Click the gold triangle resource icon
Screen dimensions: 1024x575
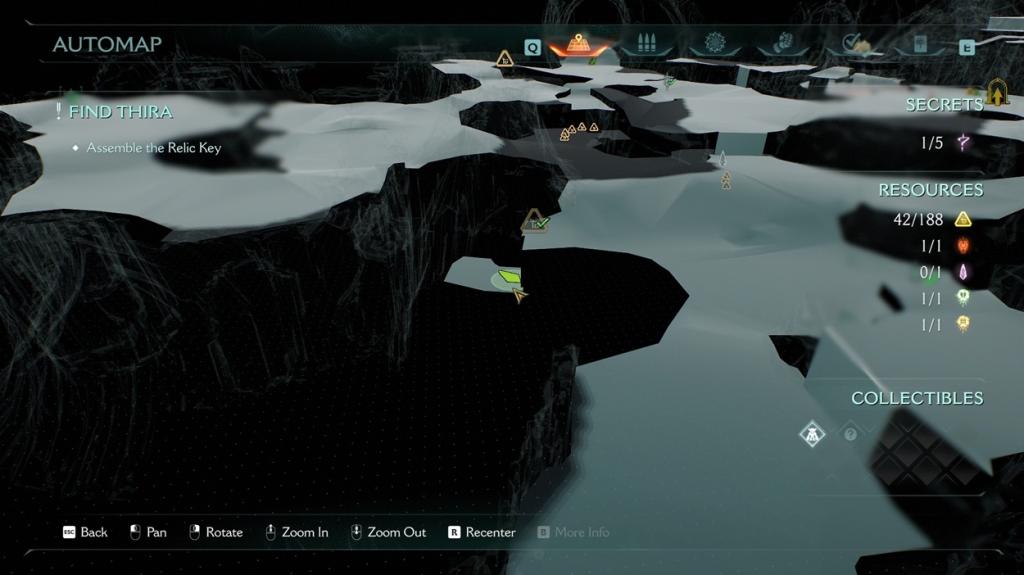(x=963, y=220)
